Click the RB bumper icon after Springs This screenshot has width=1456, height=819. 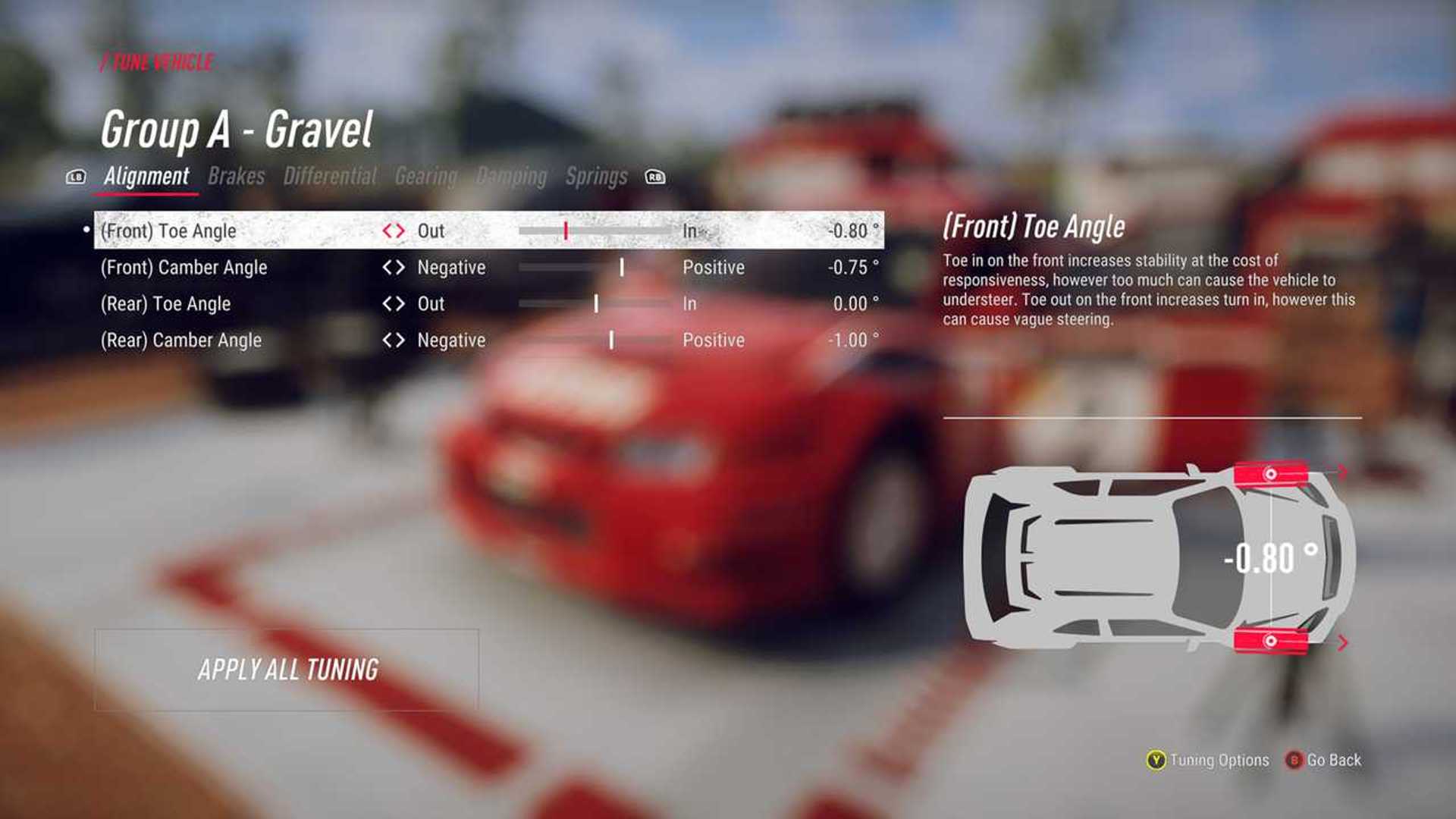click(655, 177)
